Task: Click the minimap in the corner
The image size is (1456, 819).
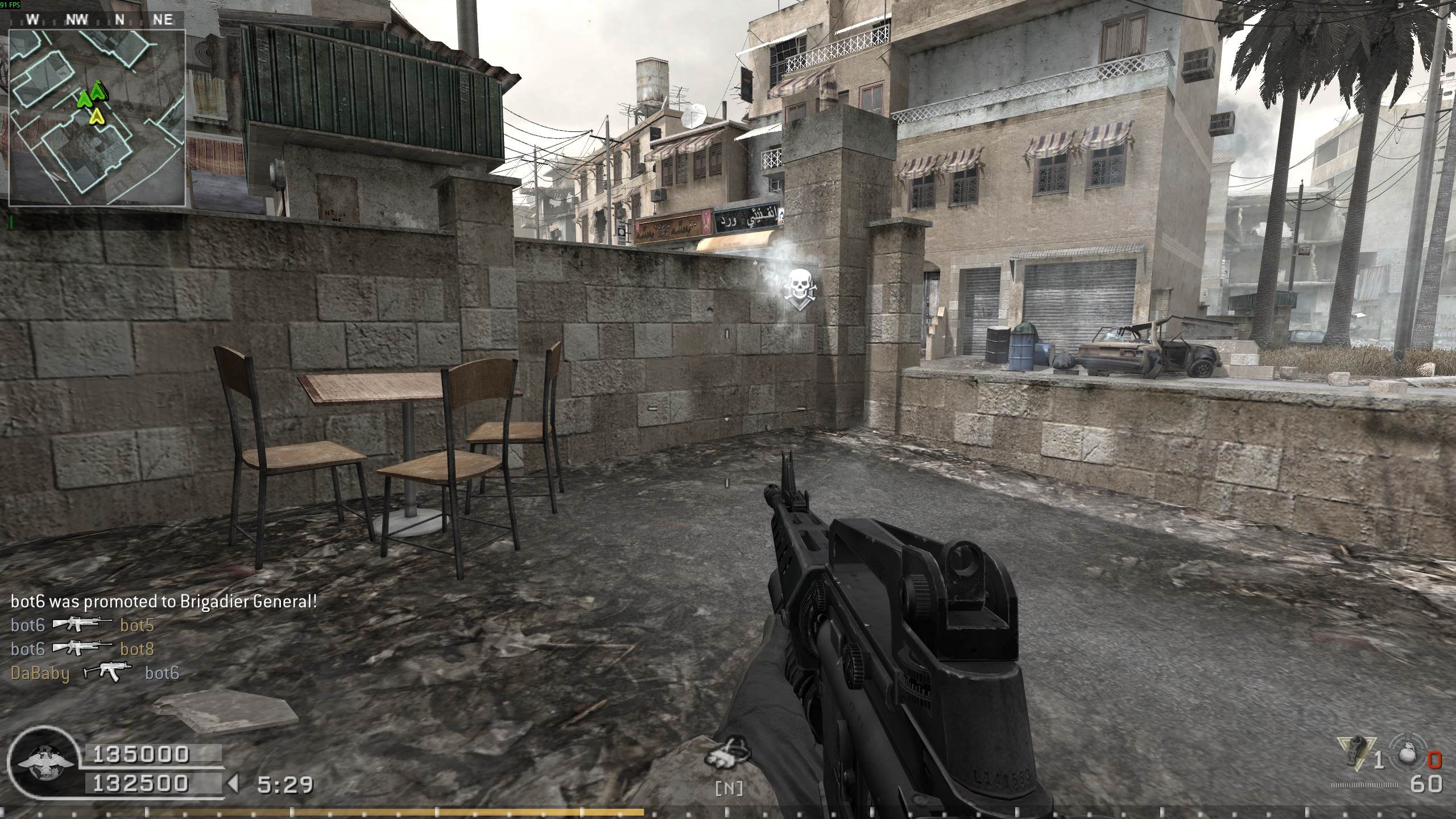Action: coord(97,118)
